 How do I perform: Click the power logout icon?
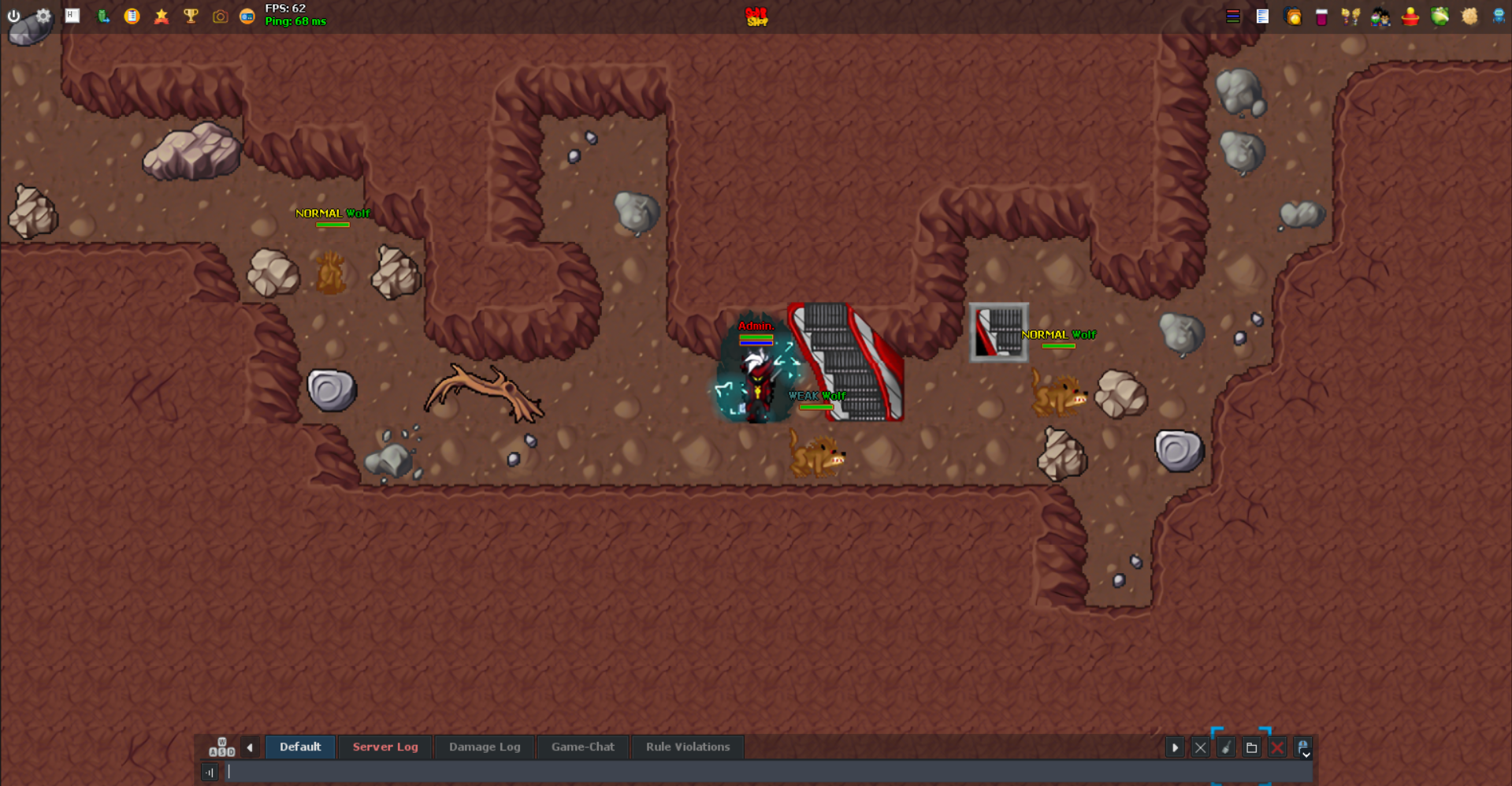pyautogui.click(x=14, y=16)
